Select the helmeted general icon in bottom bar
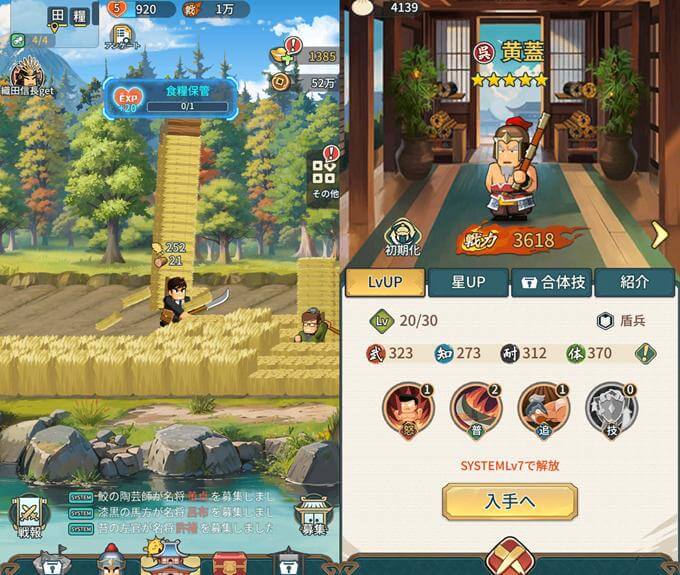680x575 pixels. [111, 561]
